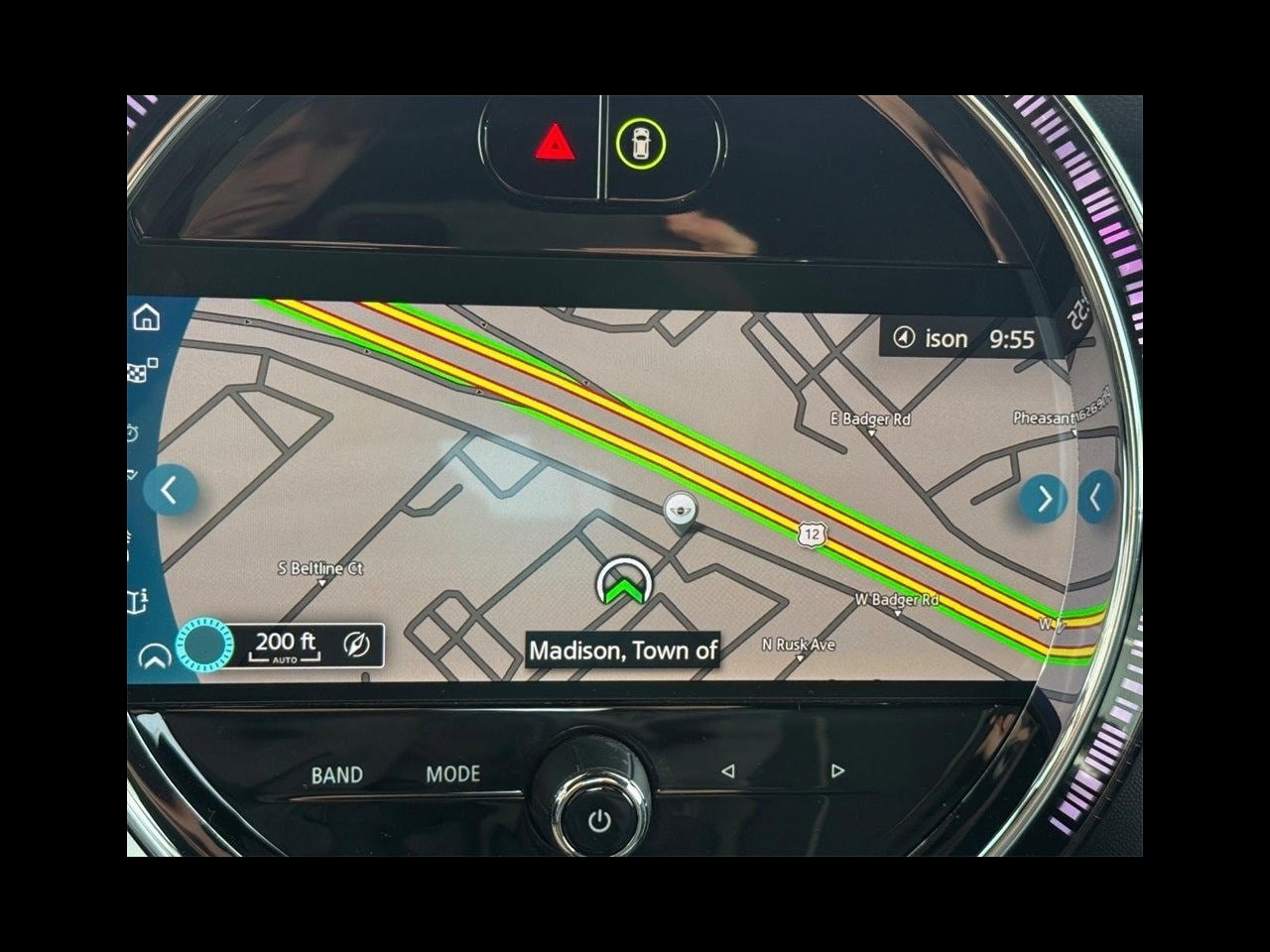This screenshot has width=1270, height=952.
Task: Tap the right chevron button on the map
Action: (1043, 498)
